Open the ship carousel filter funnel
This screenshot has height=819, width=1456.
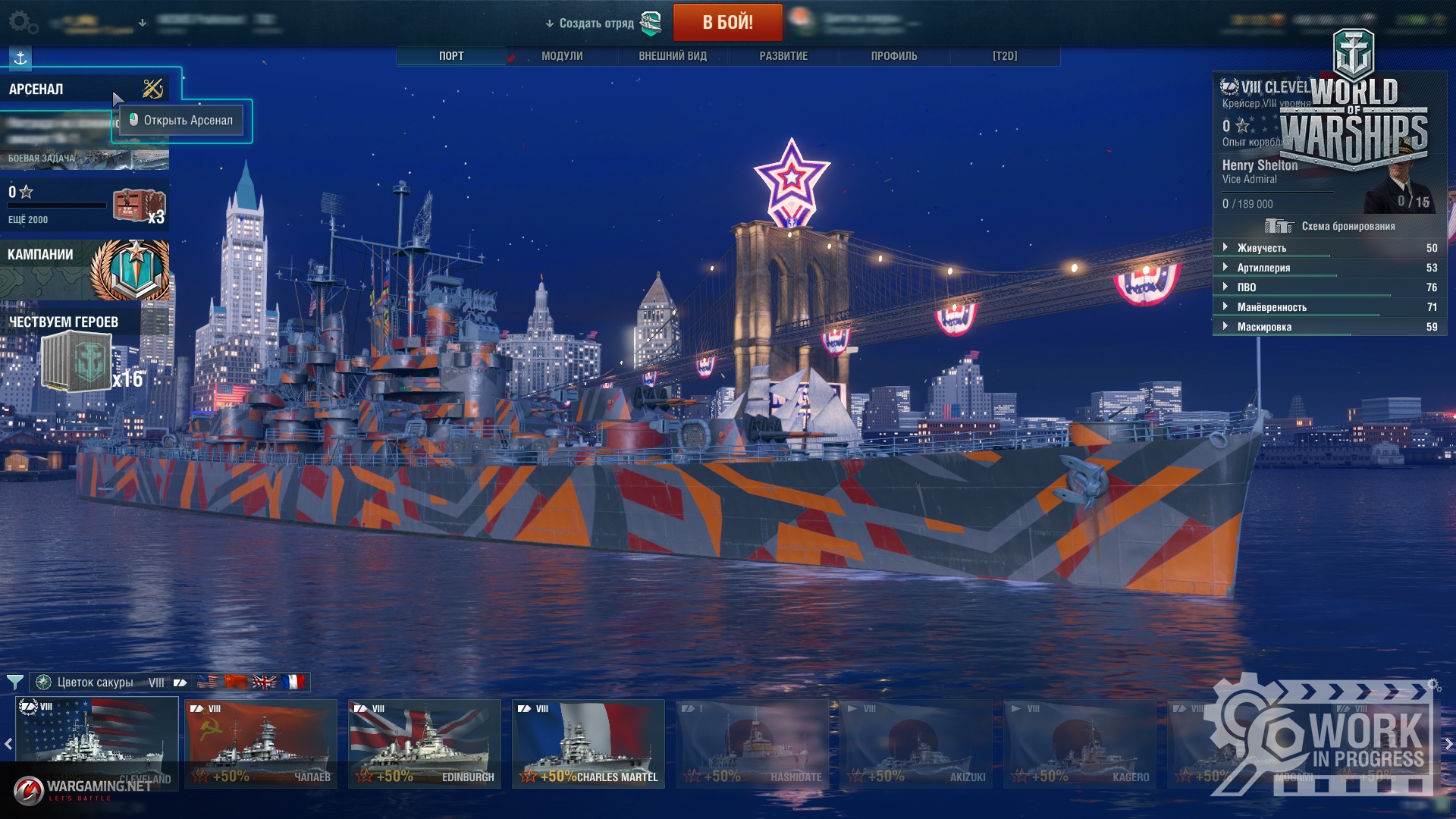click(x=14, y=682)
